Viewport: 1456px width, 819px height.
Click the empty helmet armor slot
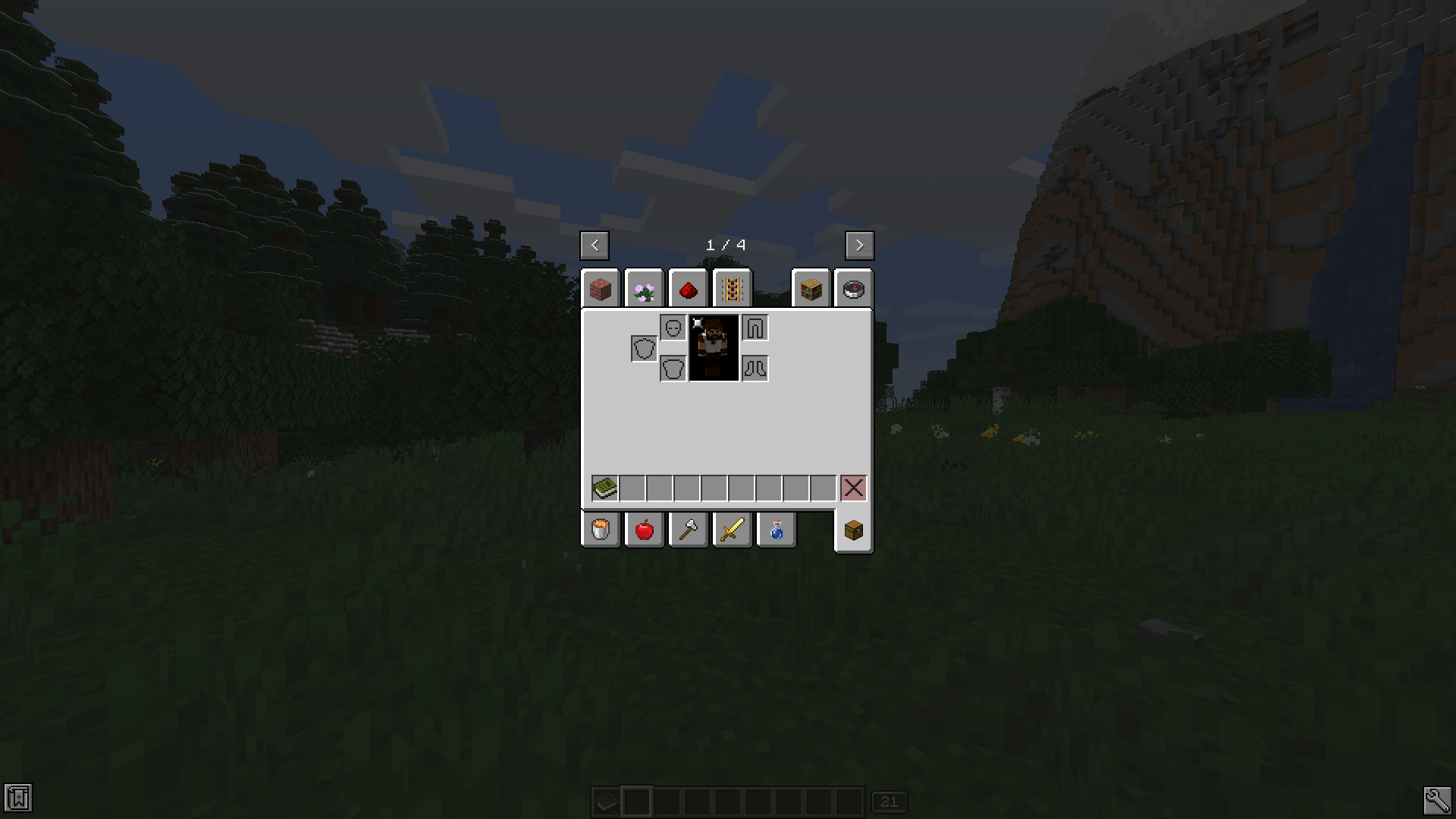[673, 327]
